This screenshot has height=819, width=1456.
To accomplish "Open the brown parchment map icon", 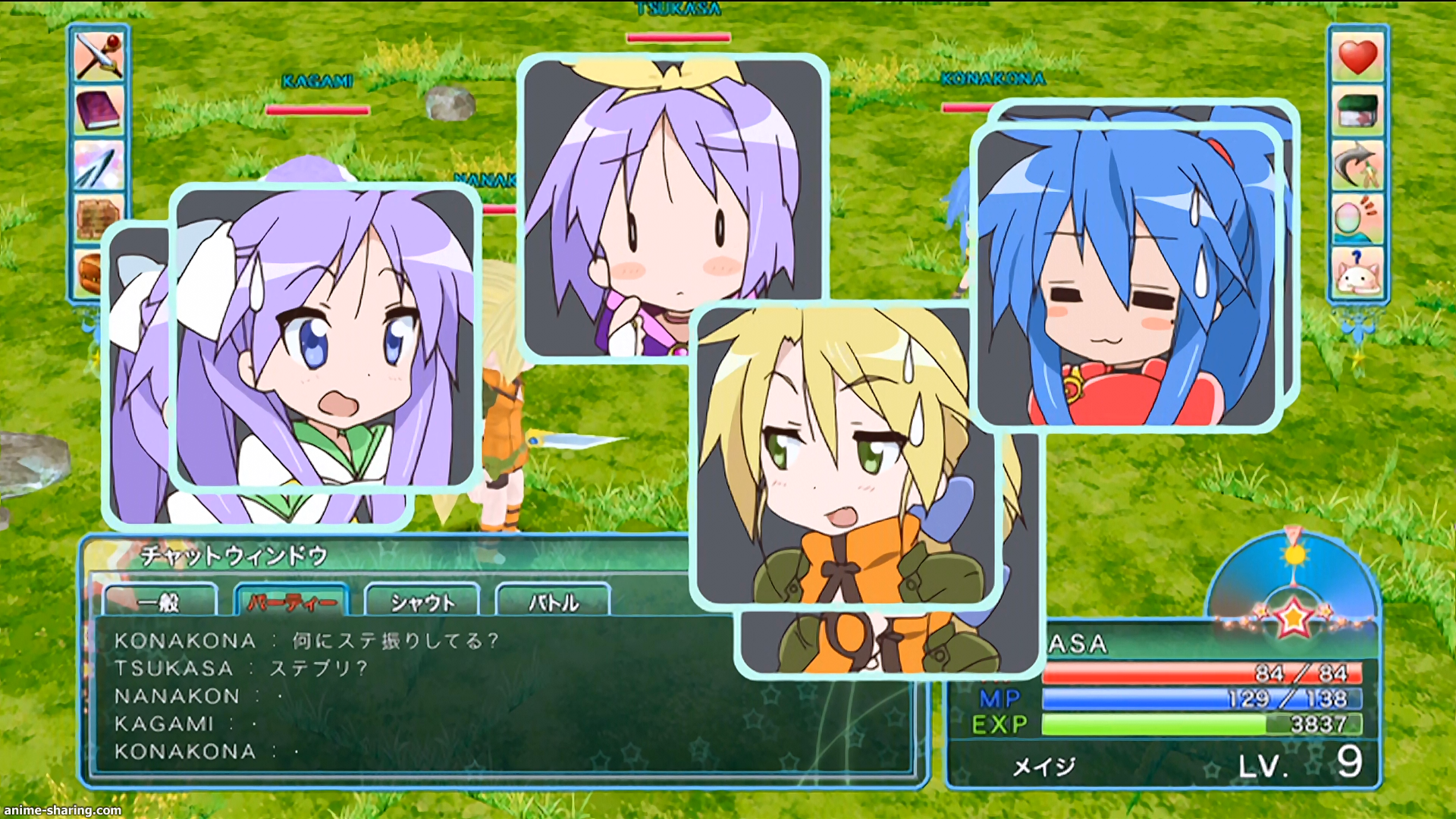I will 99,218.
